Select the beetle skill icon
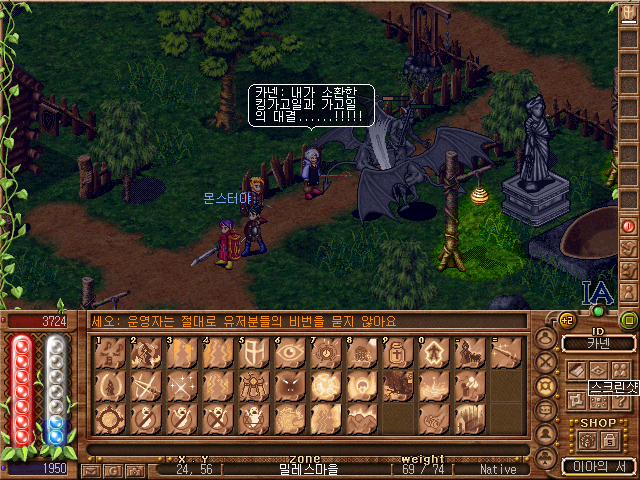This screenshot has width=640, height=480. [x=253, y=385]
